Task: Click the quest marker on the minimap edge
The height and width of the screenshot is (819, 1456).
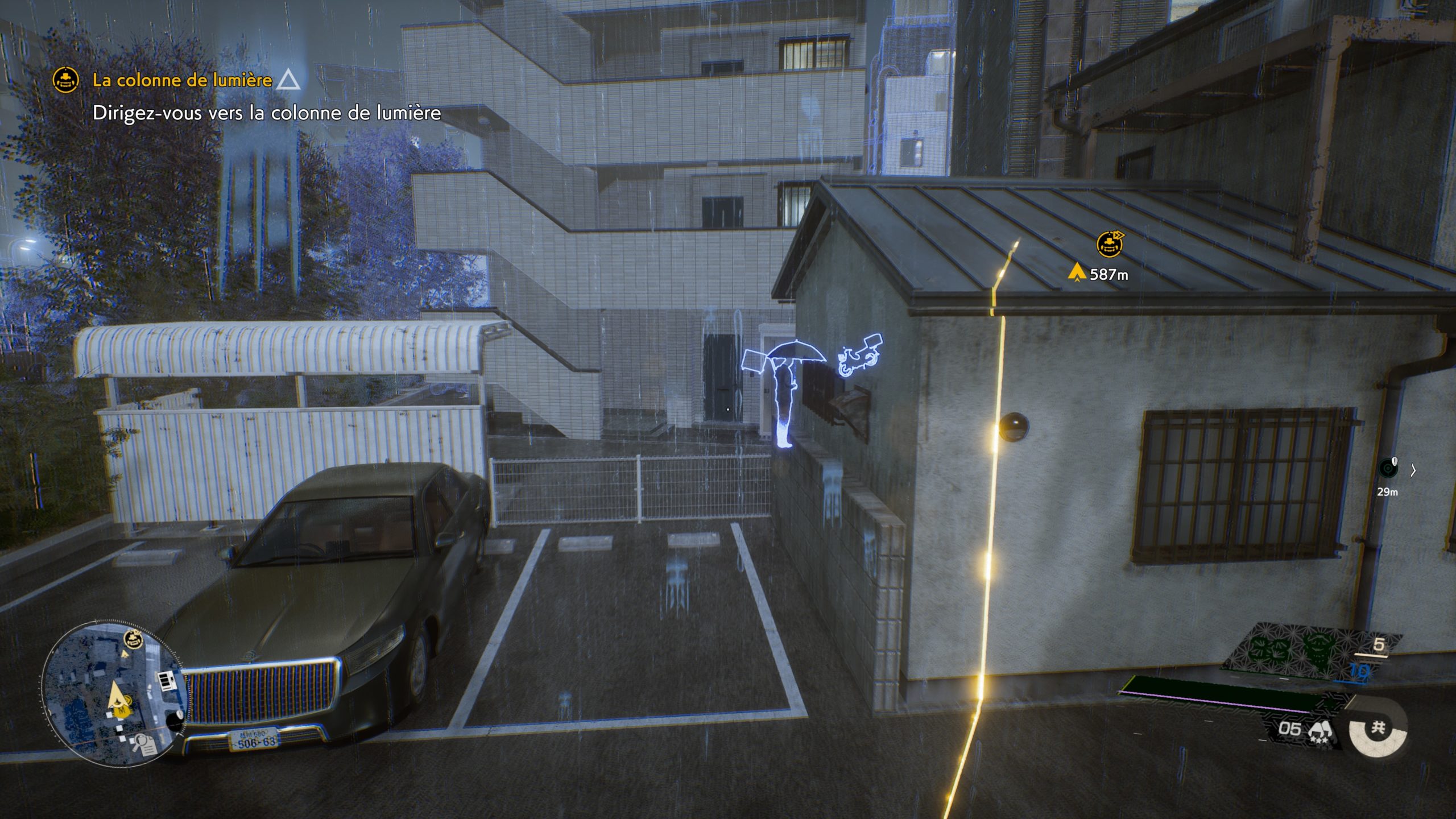Action: (x=133, y=640)
